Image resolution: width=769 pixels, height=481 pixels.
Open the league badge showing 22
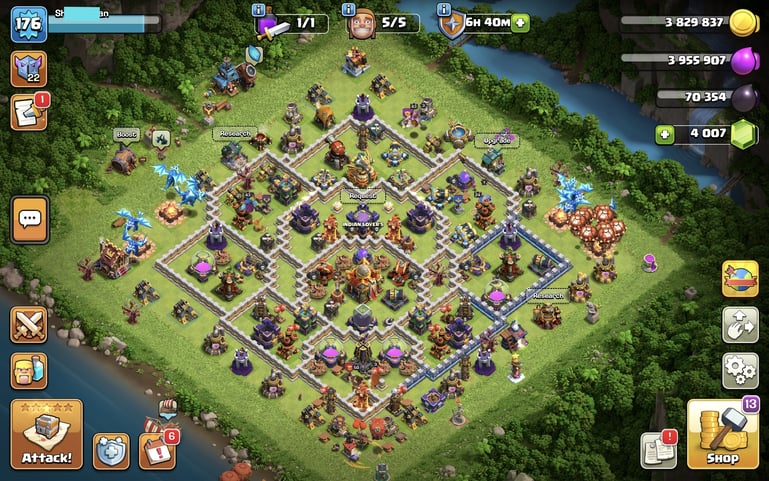pyautogui.click(x=29, y=69)
